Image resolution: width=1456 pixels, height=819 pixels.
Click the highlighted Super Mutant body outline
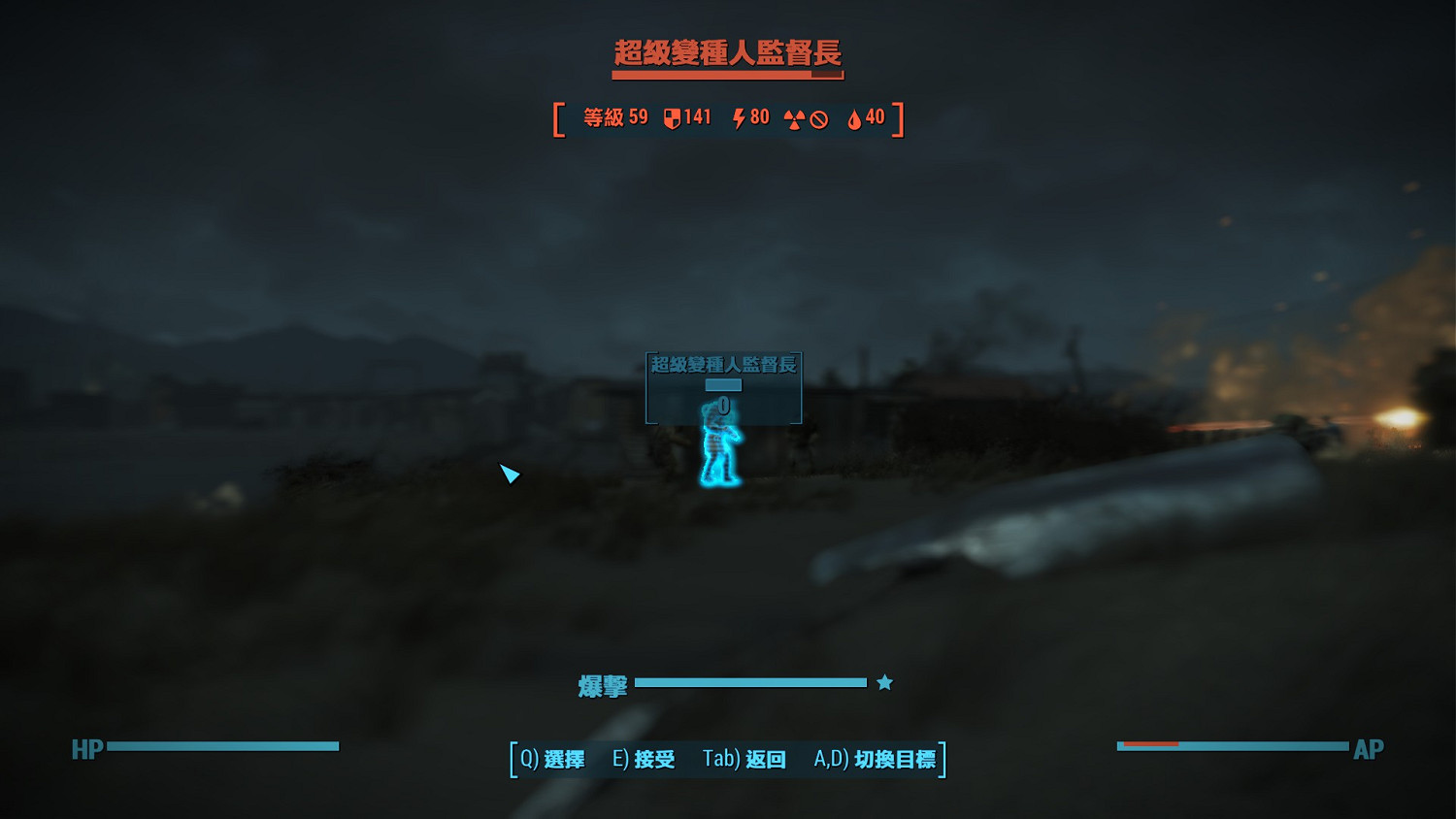click(718, 446)
